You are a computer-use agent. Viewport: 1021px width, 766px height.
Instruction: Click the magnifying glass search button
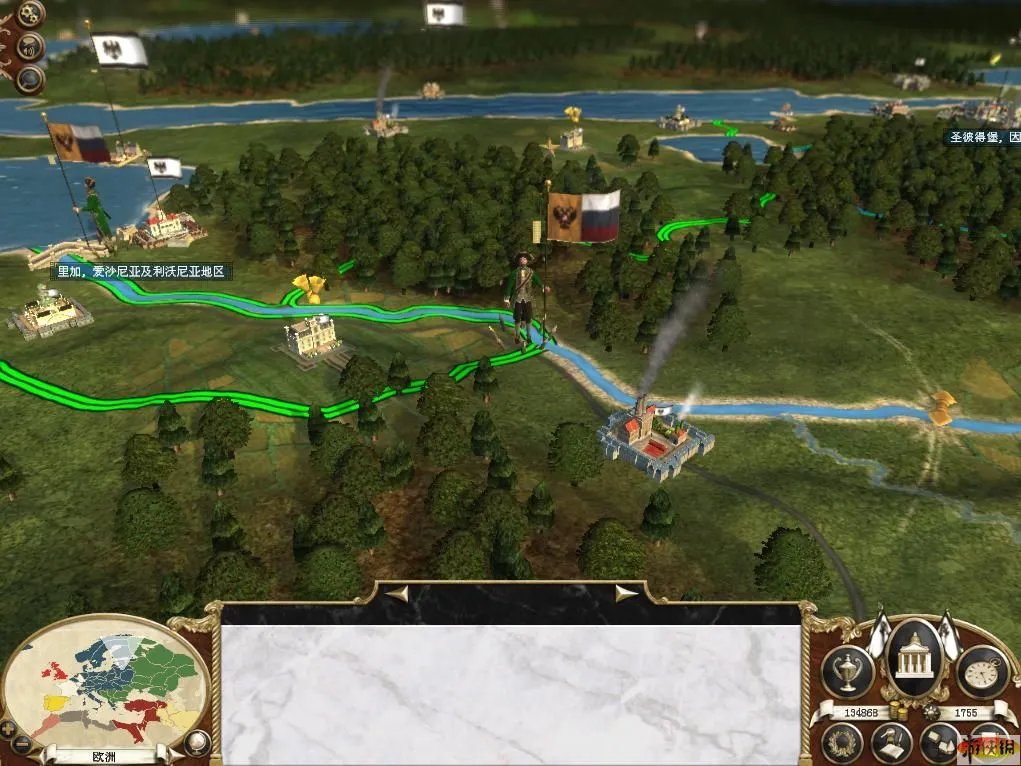[x=30, y=79]
